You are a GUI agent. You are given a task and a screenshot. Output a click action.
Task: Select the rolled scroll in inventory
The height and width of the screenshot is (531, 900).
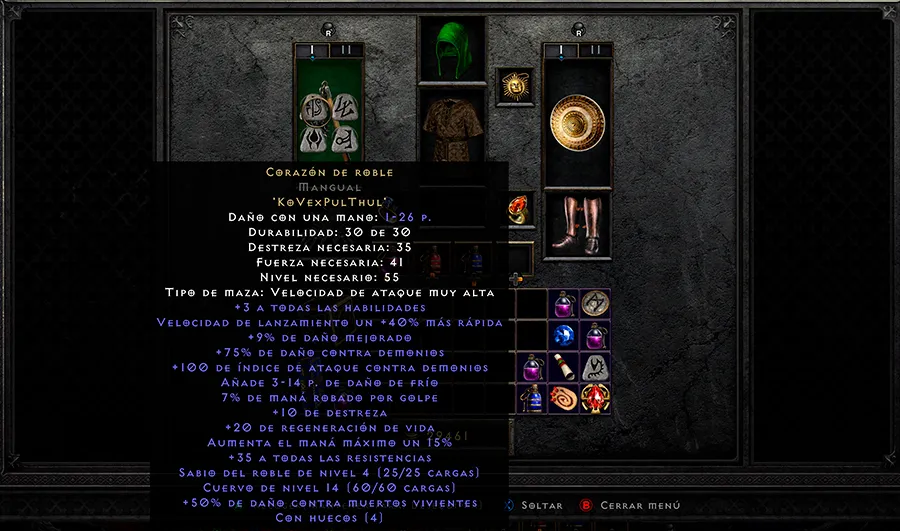[x=562, y=367]
